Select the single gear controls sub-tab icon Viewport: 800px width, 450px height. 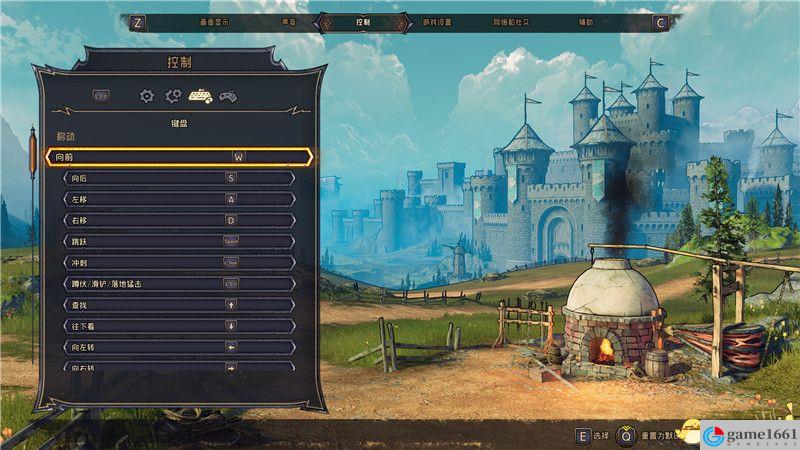(147, 96)
